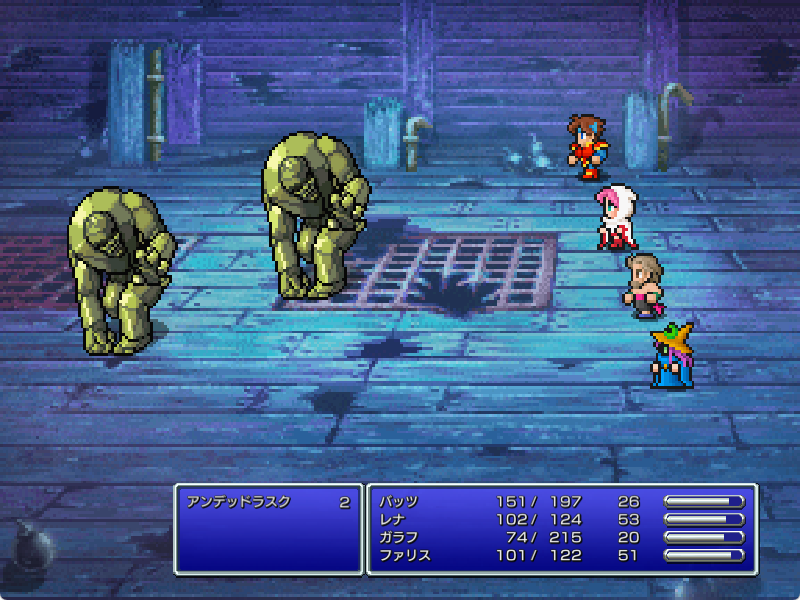
Task: Select party member バッツ row
Action: pyautogui.click(x=399, y=501)
